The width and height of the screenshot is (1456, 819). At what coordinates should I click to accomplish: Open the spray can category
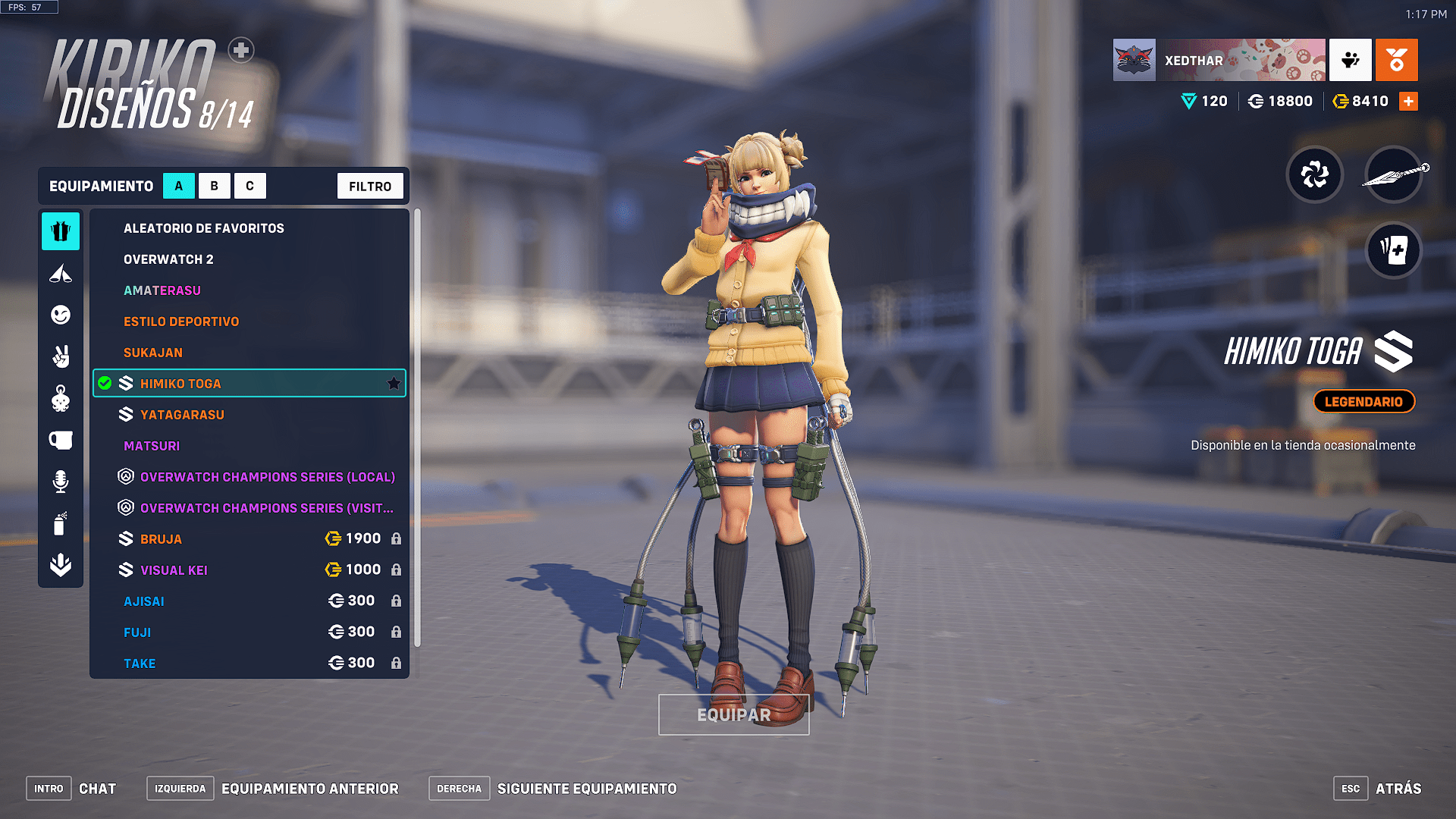[x=61, y=523]
